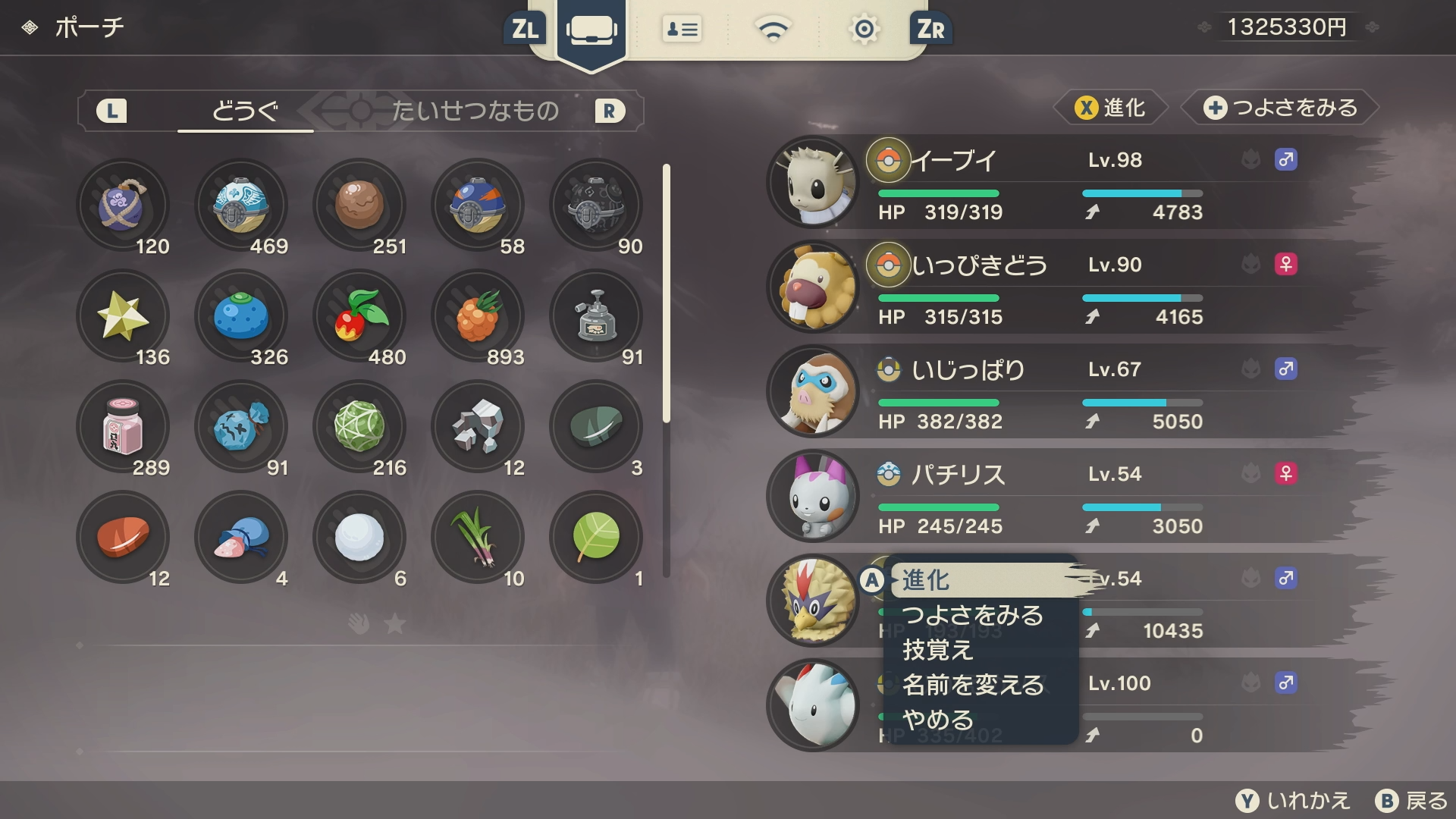The image size is (1456, 819).
Task: Open the どうぐ items tab
Action: click(x=245, y=111)
